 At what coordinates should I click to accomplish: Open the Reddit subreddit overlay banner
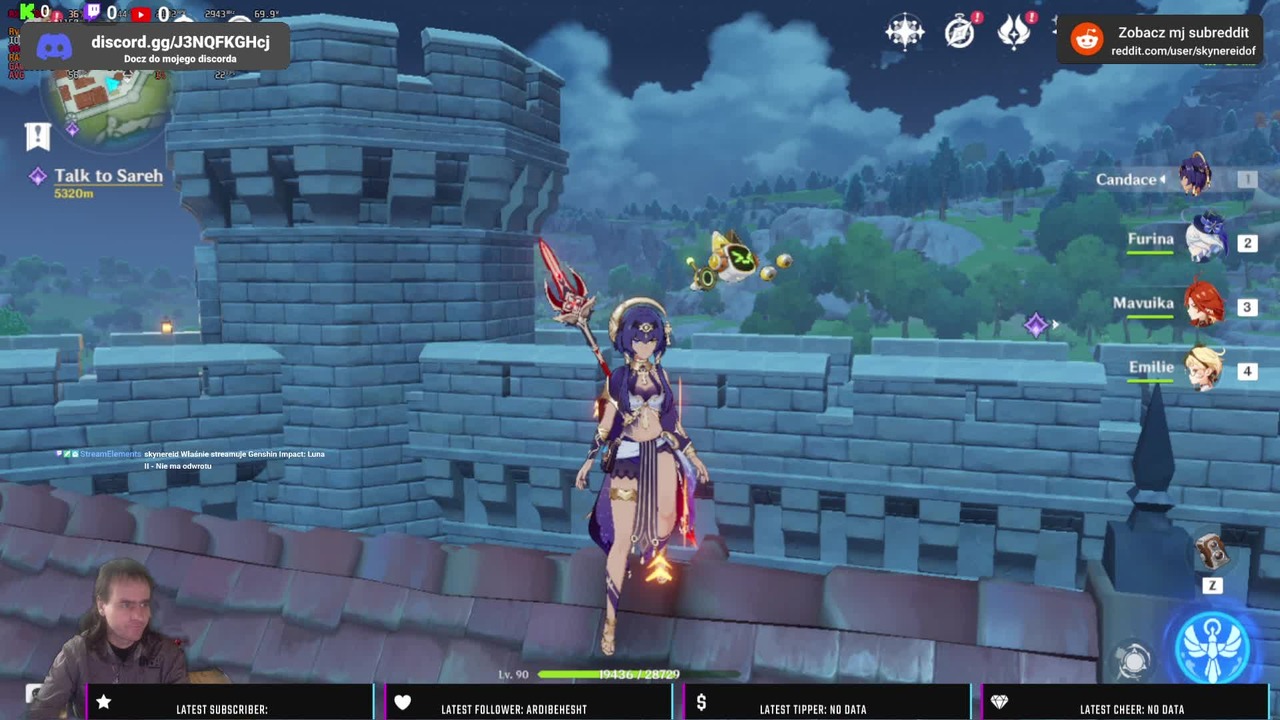pos(1161,40)
